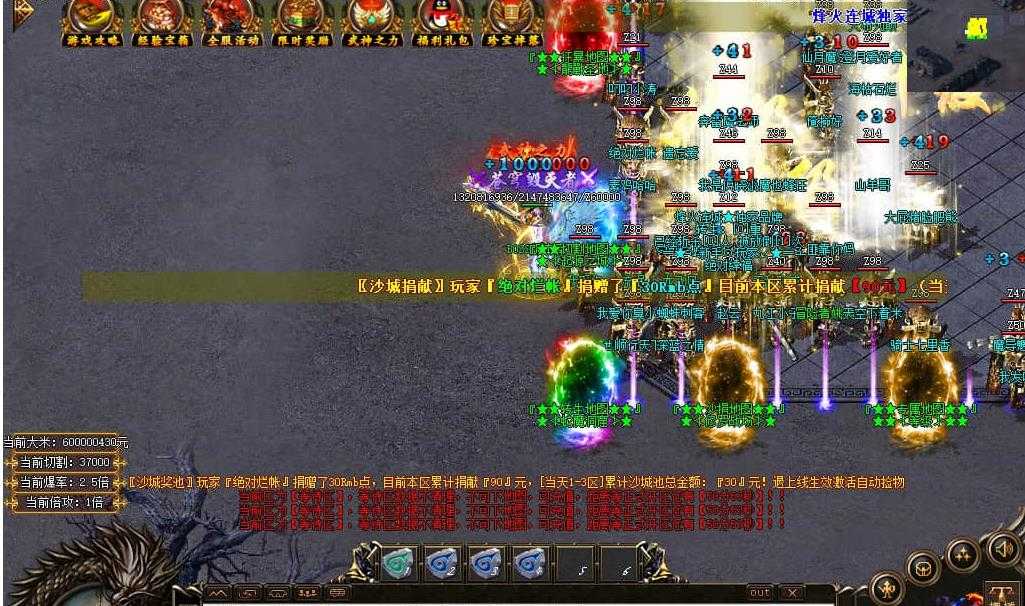This screenshot has height=606, width=1025.
Task: Close the chat bar with the X button
Action: (792, 593)
